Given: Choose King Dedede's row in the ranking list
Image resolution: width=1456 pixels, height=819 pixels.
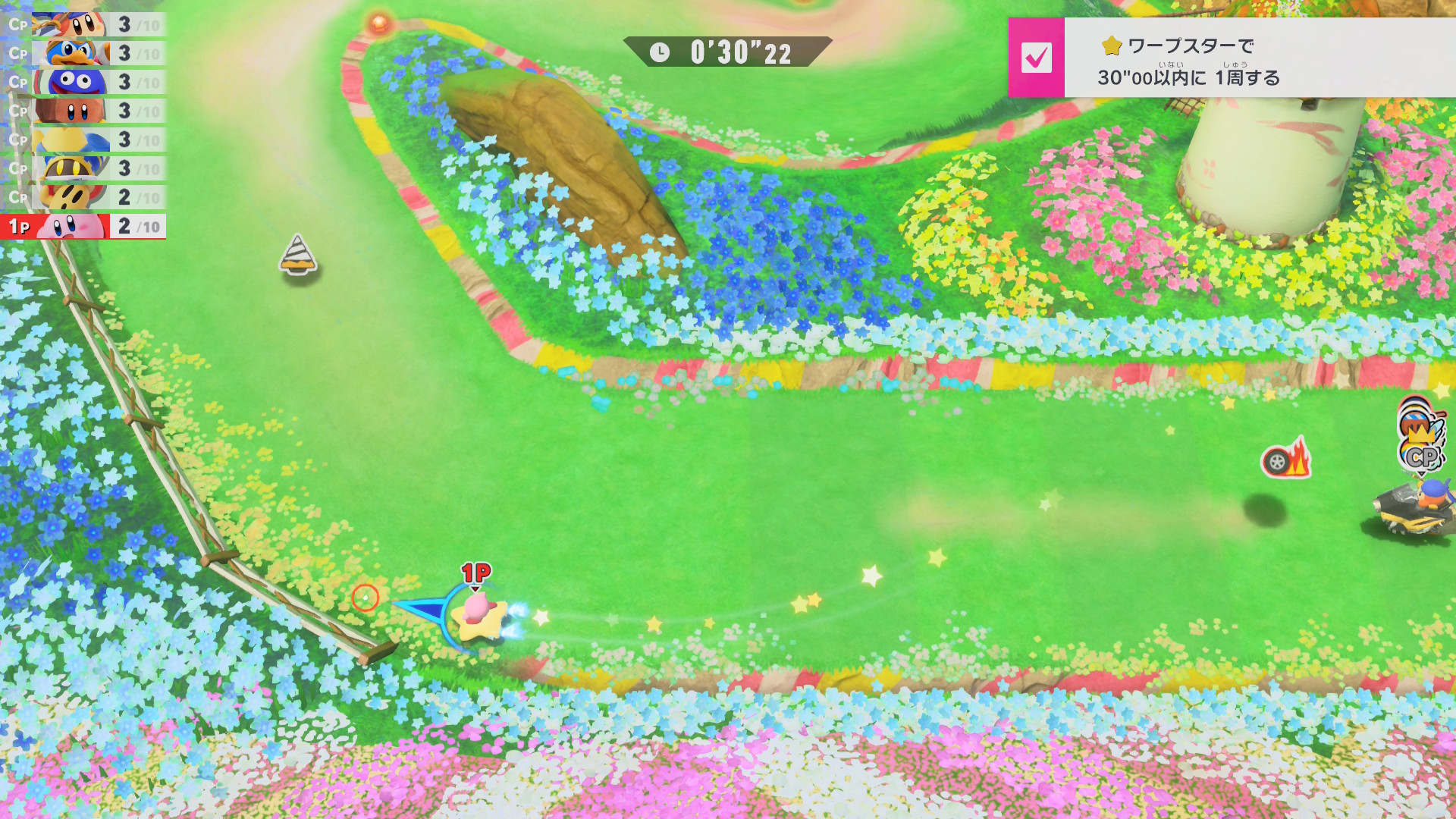Looking at the screenshot, I should tap(83, 53).
